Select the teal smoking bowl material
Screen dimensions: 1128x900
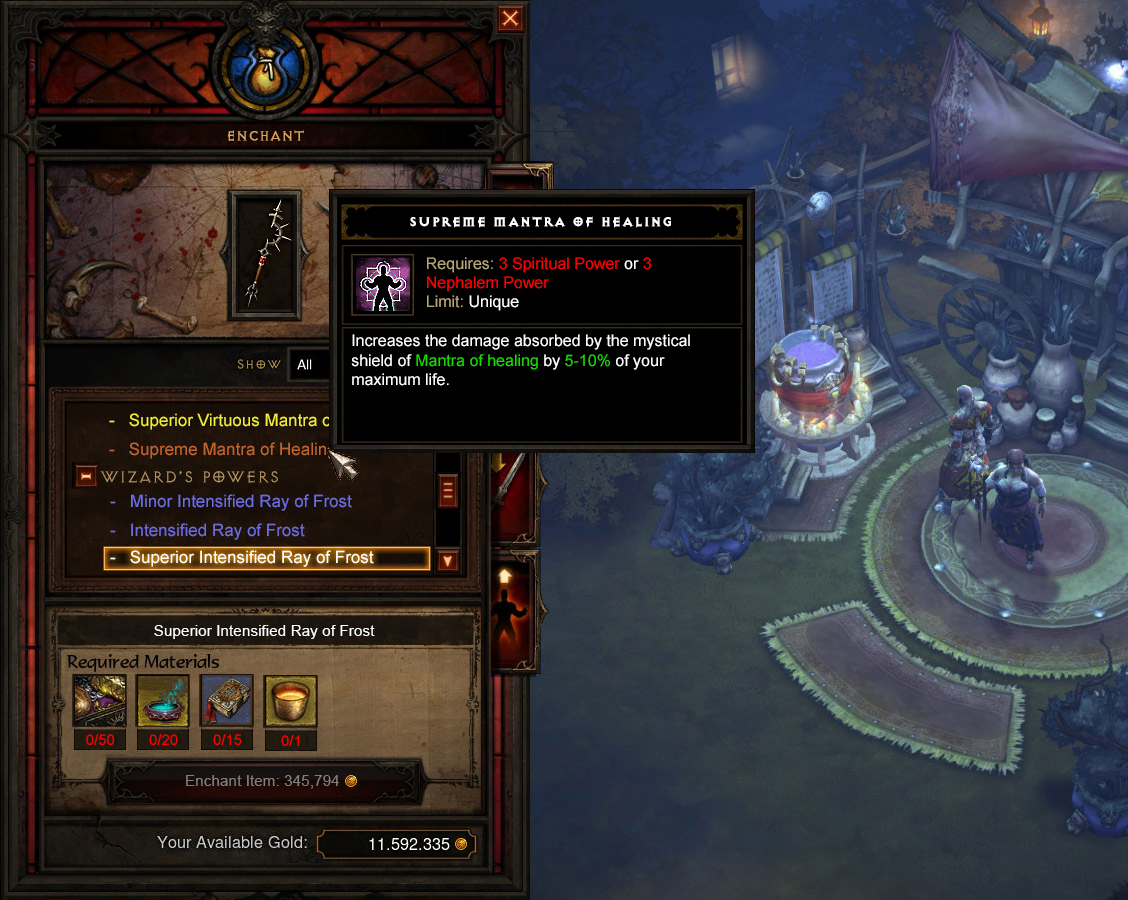pyautogui.click(x=162, y=700)
